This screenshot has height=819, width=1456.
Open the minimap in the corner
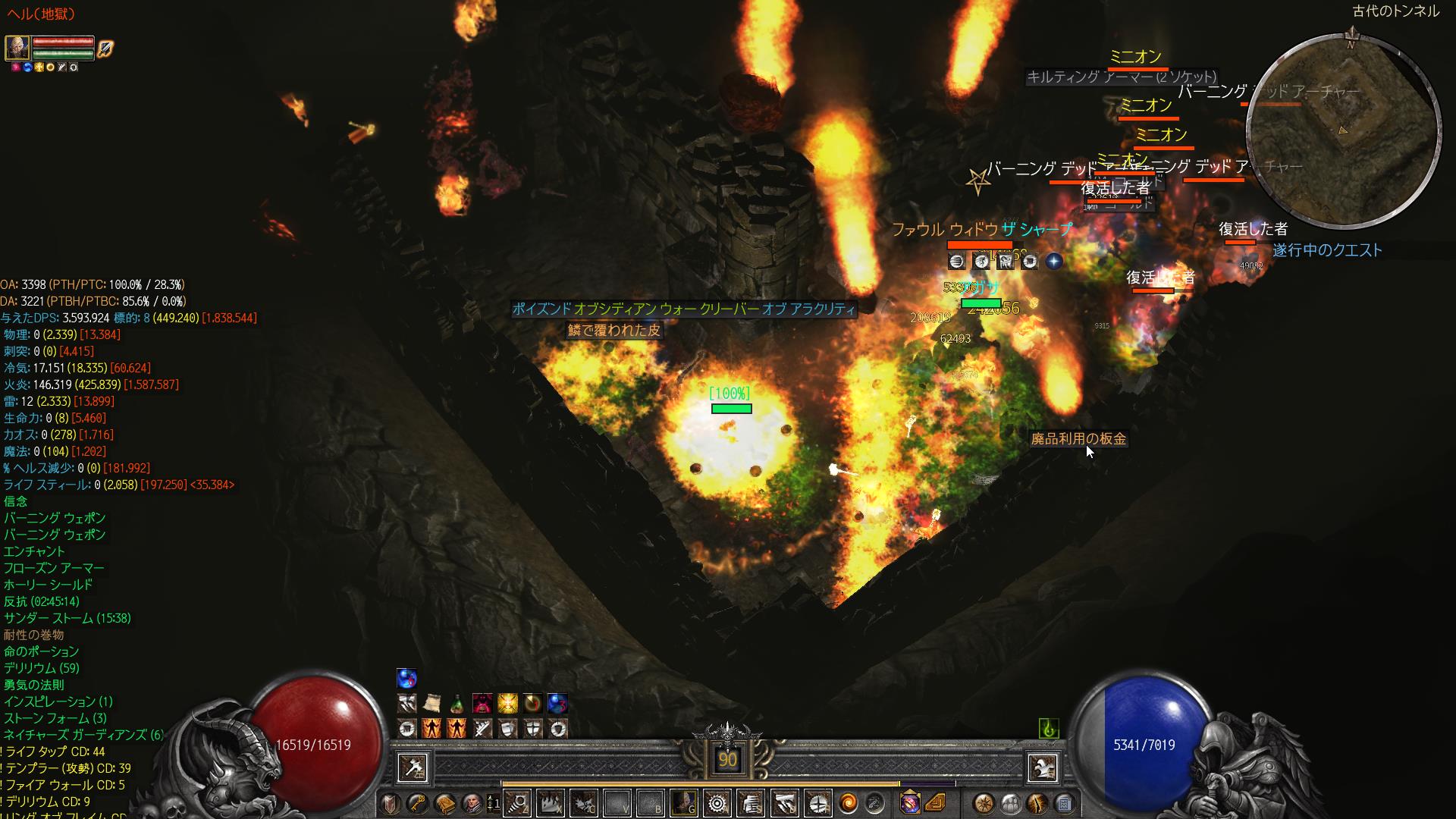coord(1342,130)
